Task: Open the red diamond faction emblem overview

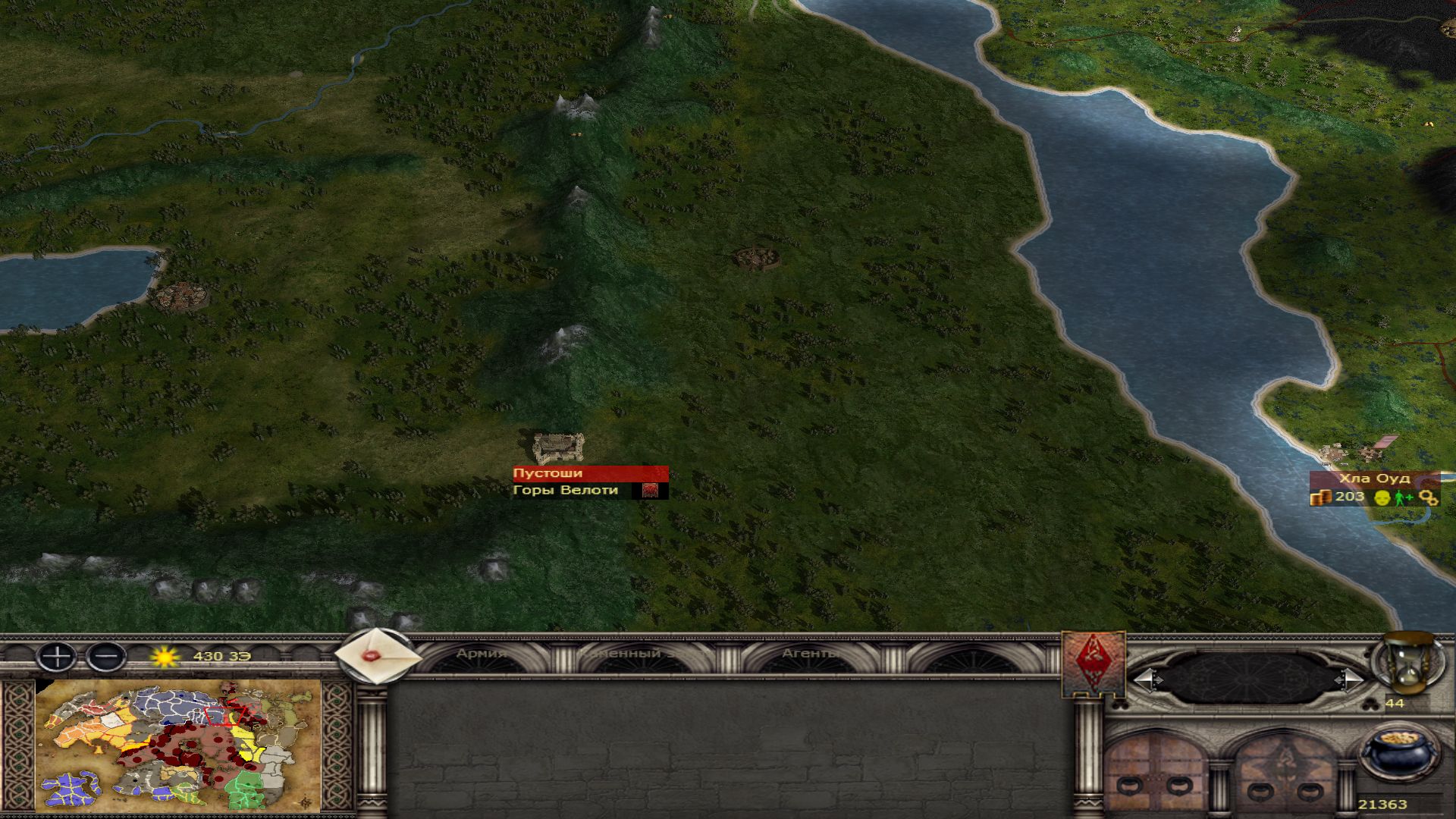Action: pyautogui.click(x=1093, y=664)
